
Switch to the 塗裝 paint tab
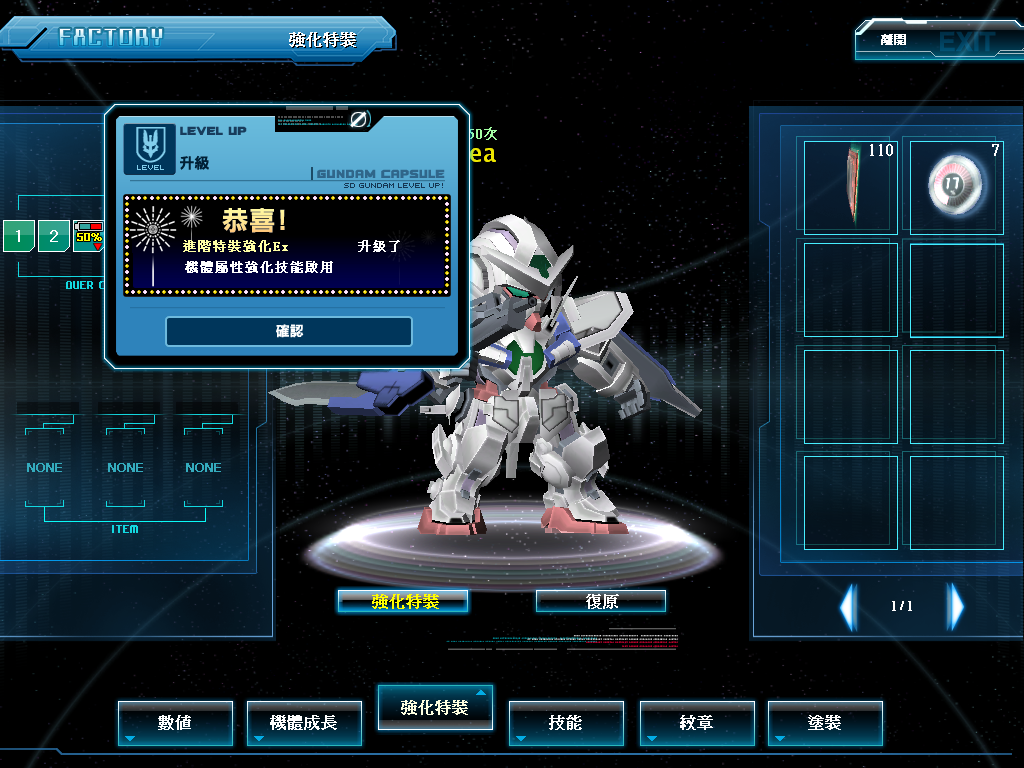click(x=825, y=722)
